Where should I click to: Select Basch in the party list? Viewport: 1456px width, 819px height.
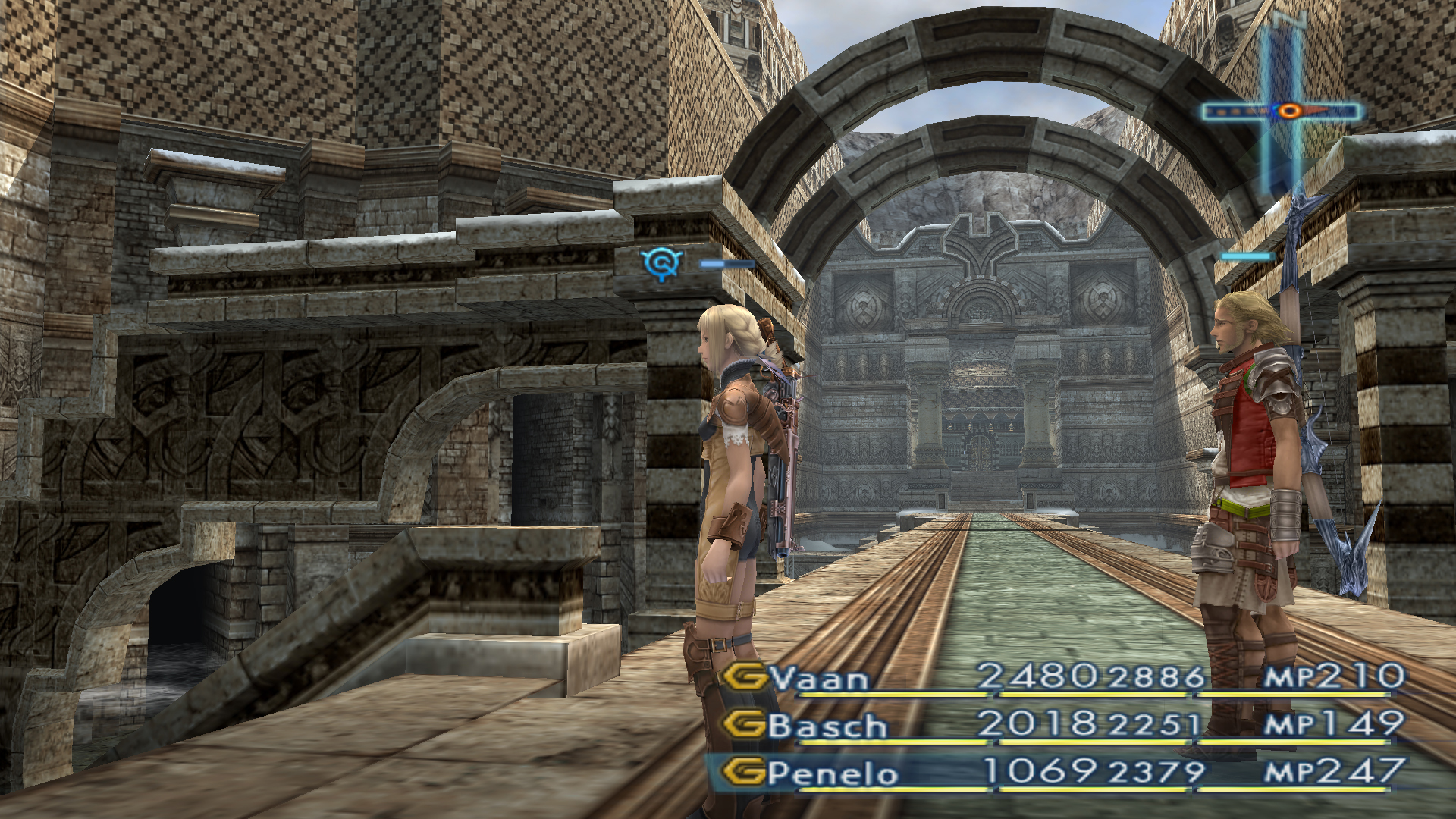click(828, 725)
